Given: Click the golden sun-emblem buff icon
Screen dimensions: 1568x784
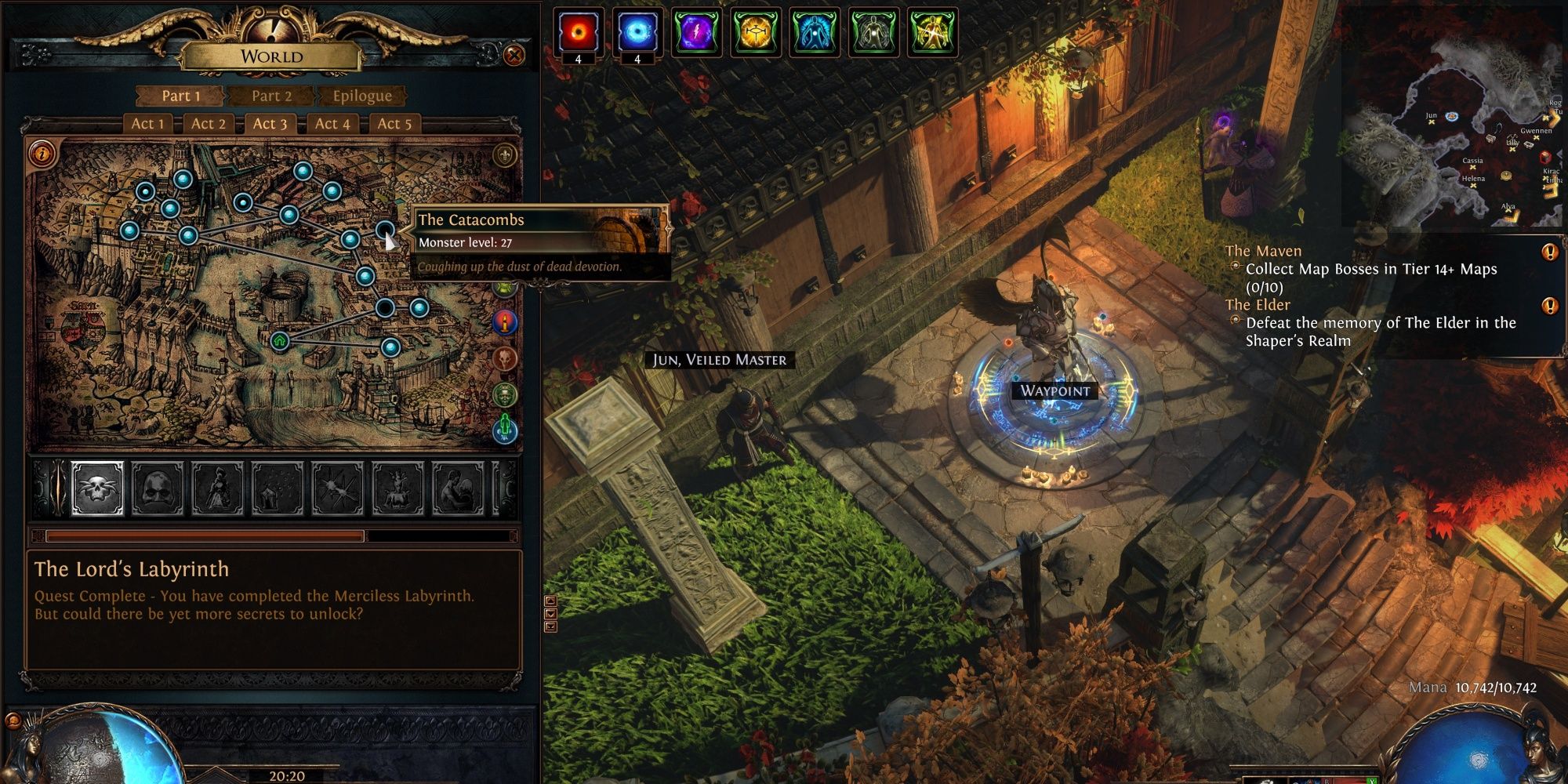Looking at the screenshot, I should pos(755,34).
